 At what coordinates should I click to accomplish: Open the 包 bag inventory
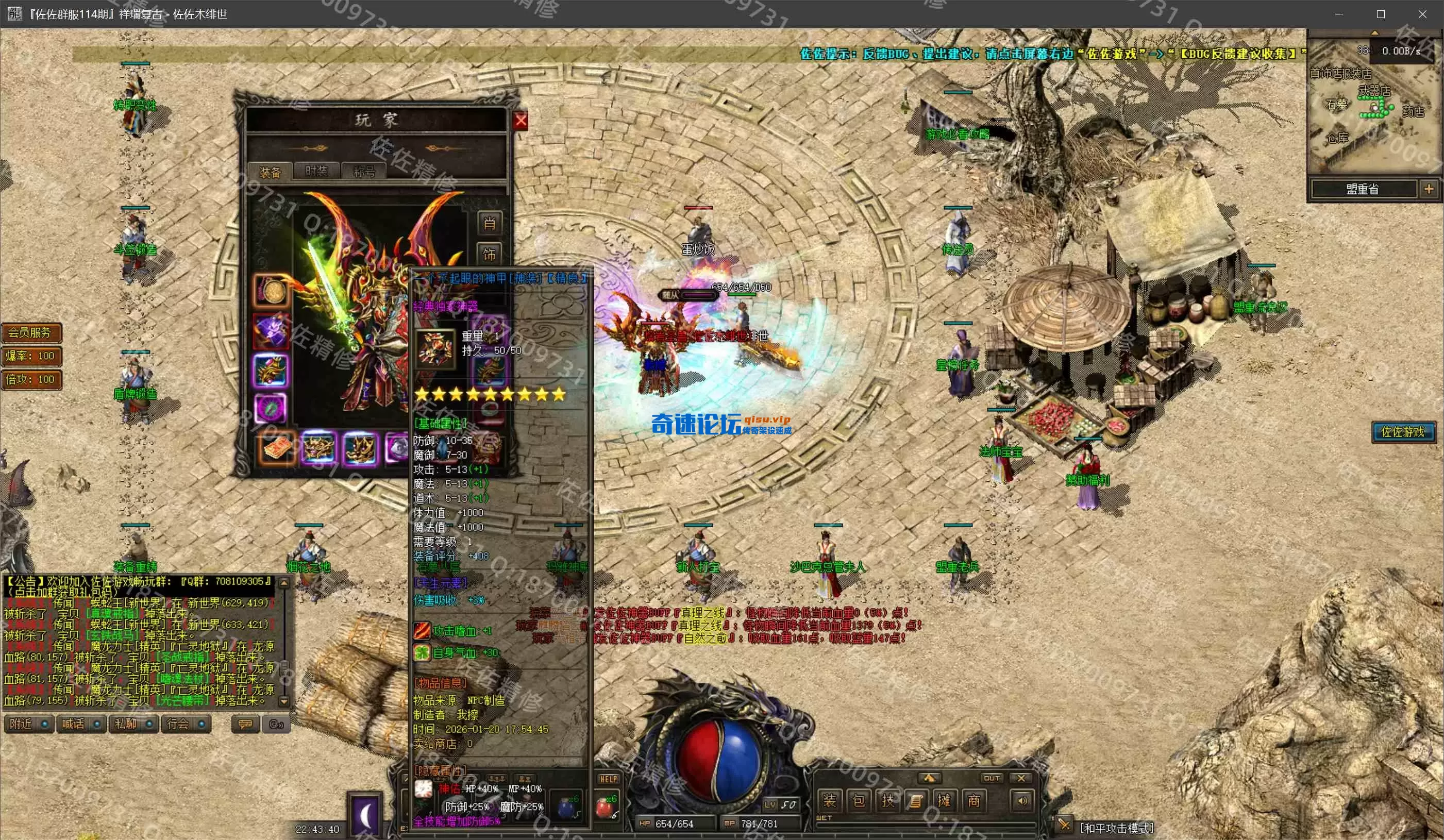click(x=859, y=800)
